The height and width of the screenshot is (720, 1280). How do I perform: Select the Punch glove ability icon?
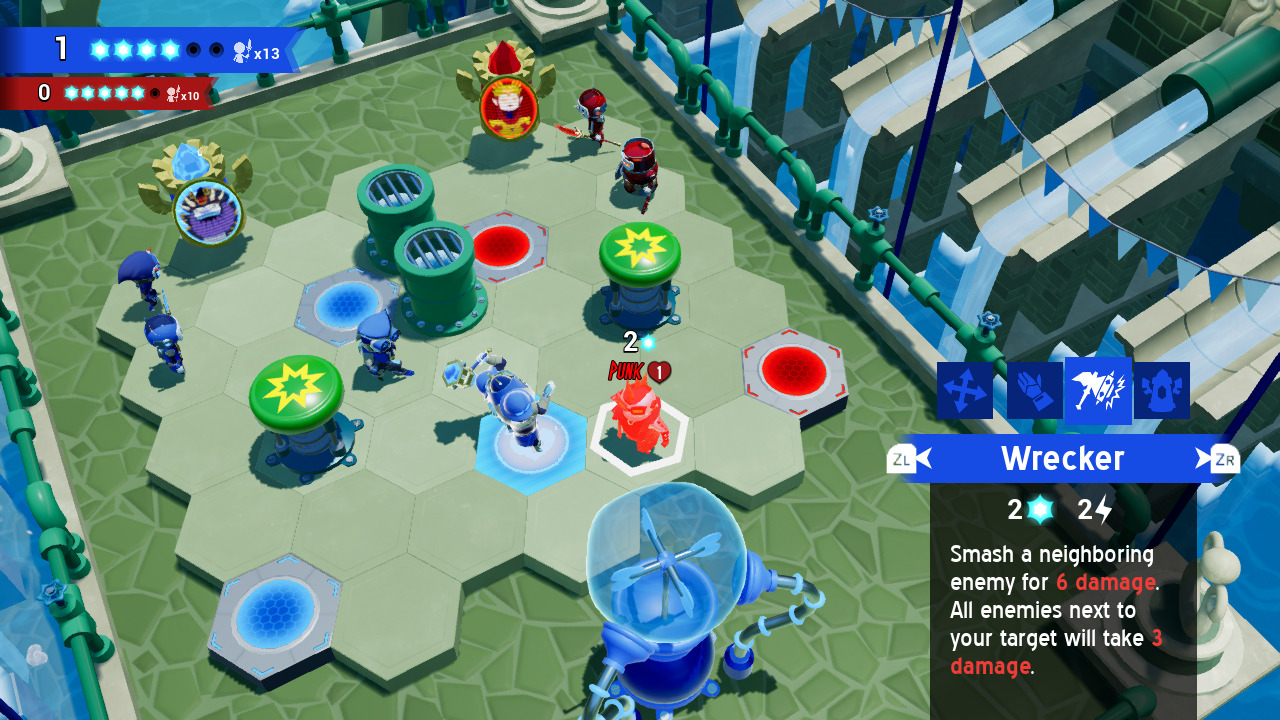coord(1033,390)
